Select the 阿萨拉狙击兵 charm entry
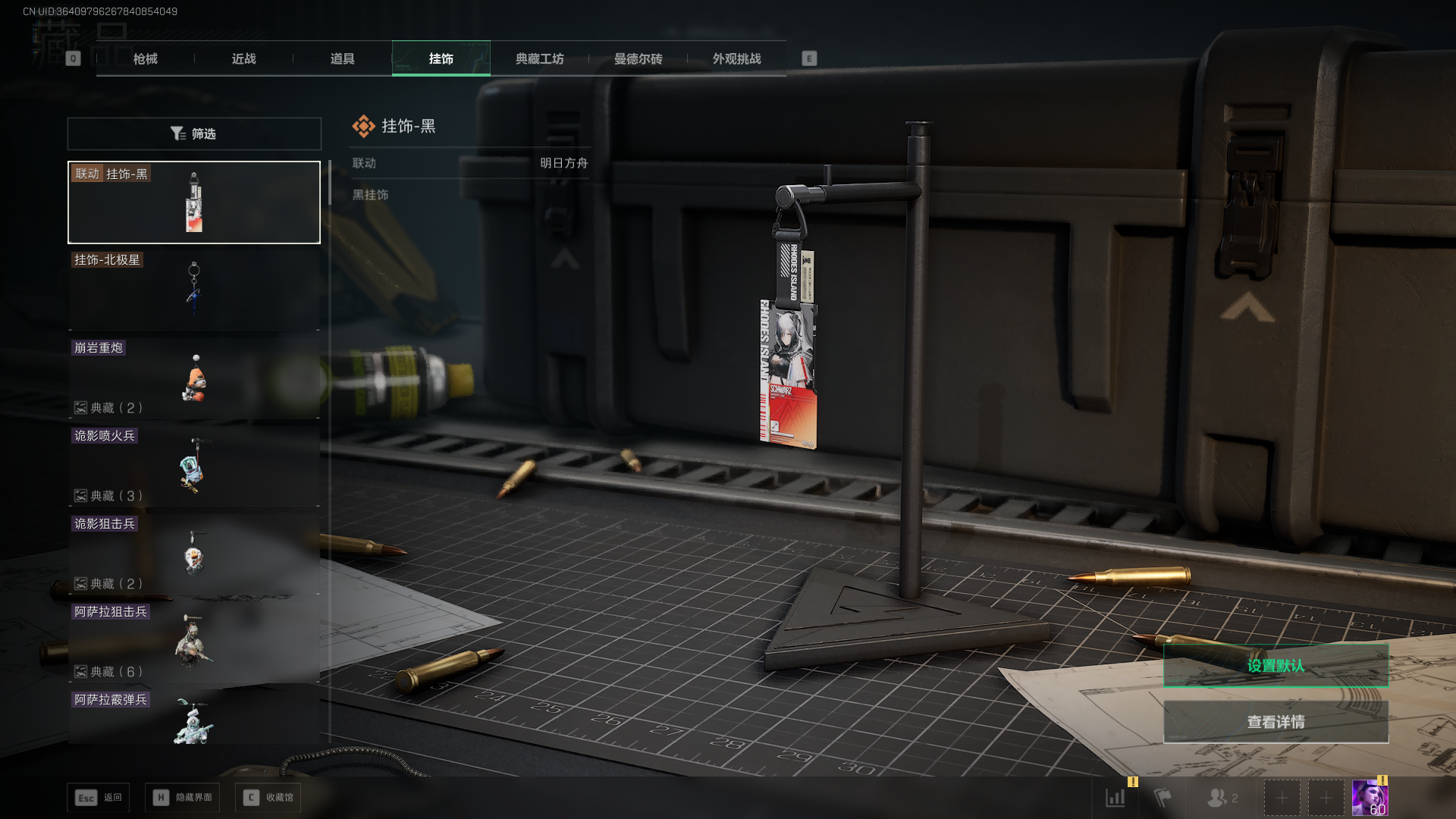Screen dimensions: 1456x819 click(x=194, y=642)
